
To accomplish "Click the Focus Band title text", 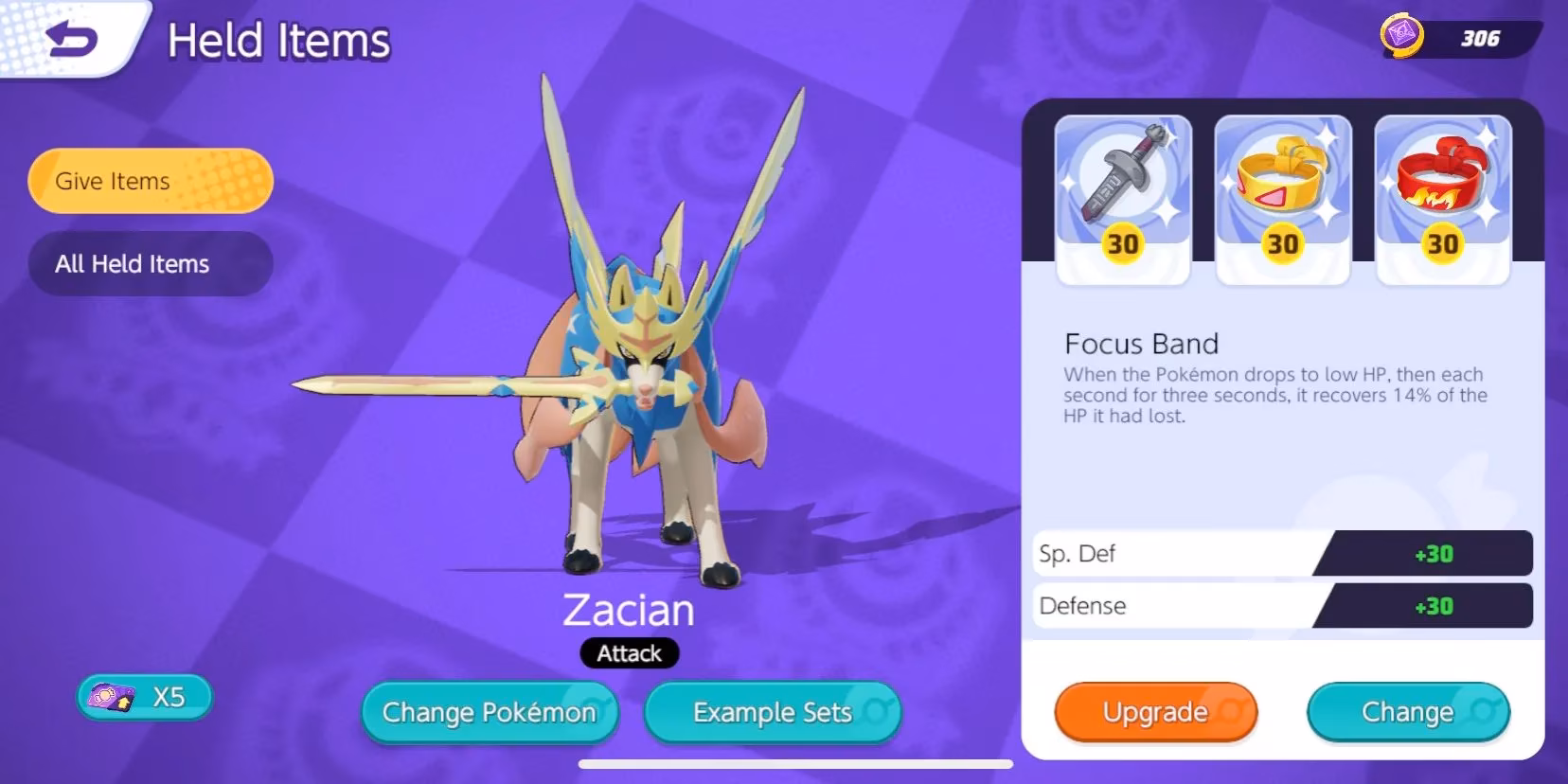I will pyautogui.click(x=1142, y=344).
